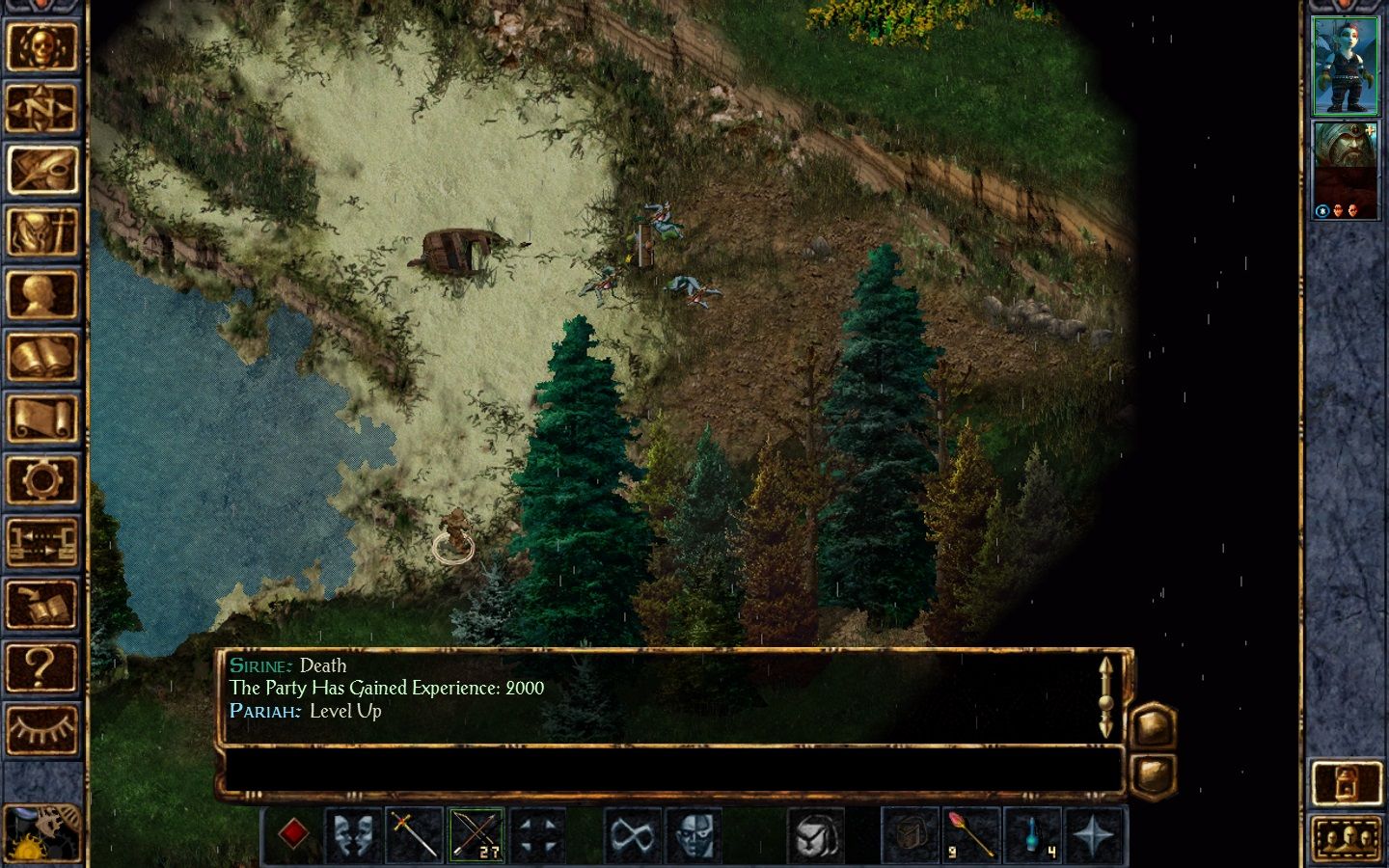The width and height of the screenshot is (1389, 868).
Task: Use the wand quick item slot
Action: tap(971, 834)
